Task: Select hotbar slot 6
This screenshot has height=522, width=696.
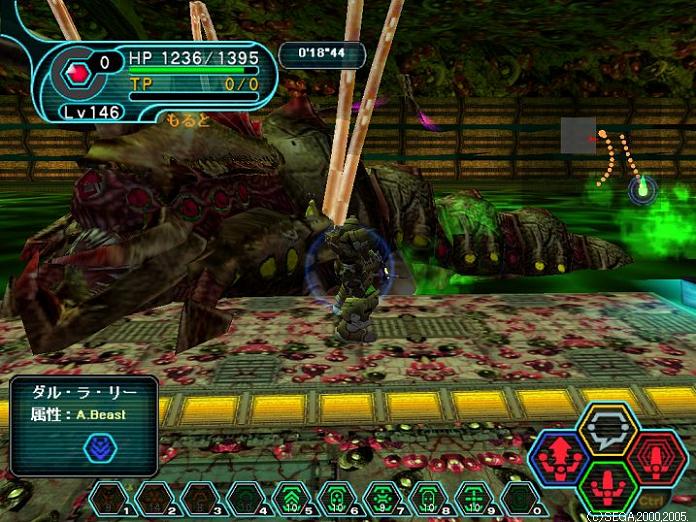Action: point(337,496)
